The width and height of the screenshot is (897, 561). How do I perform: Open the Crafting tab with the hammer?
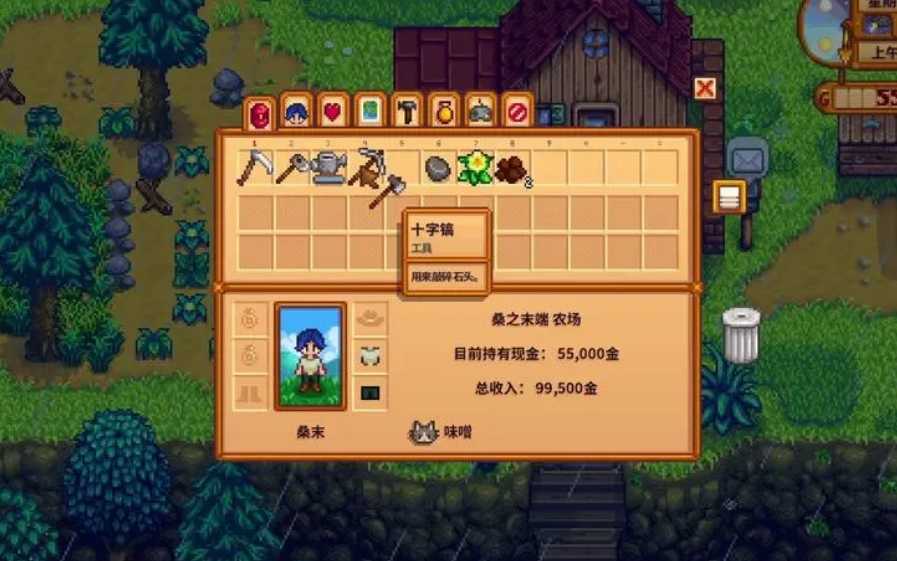(x=407, y=112)
